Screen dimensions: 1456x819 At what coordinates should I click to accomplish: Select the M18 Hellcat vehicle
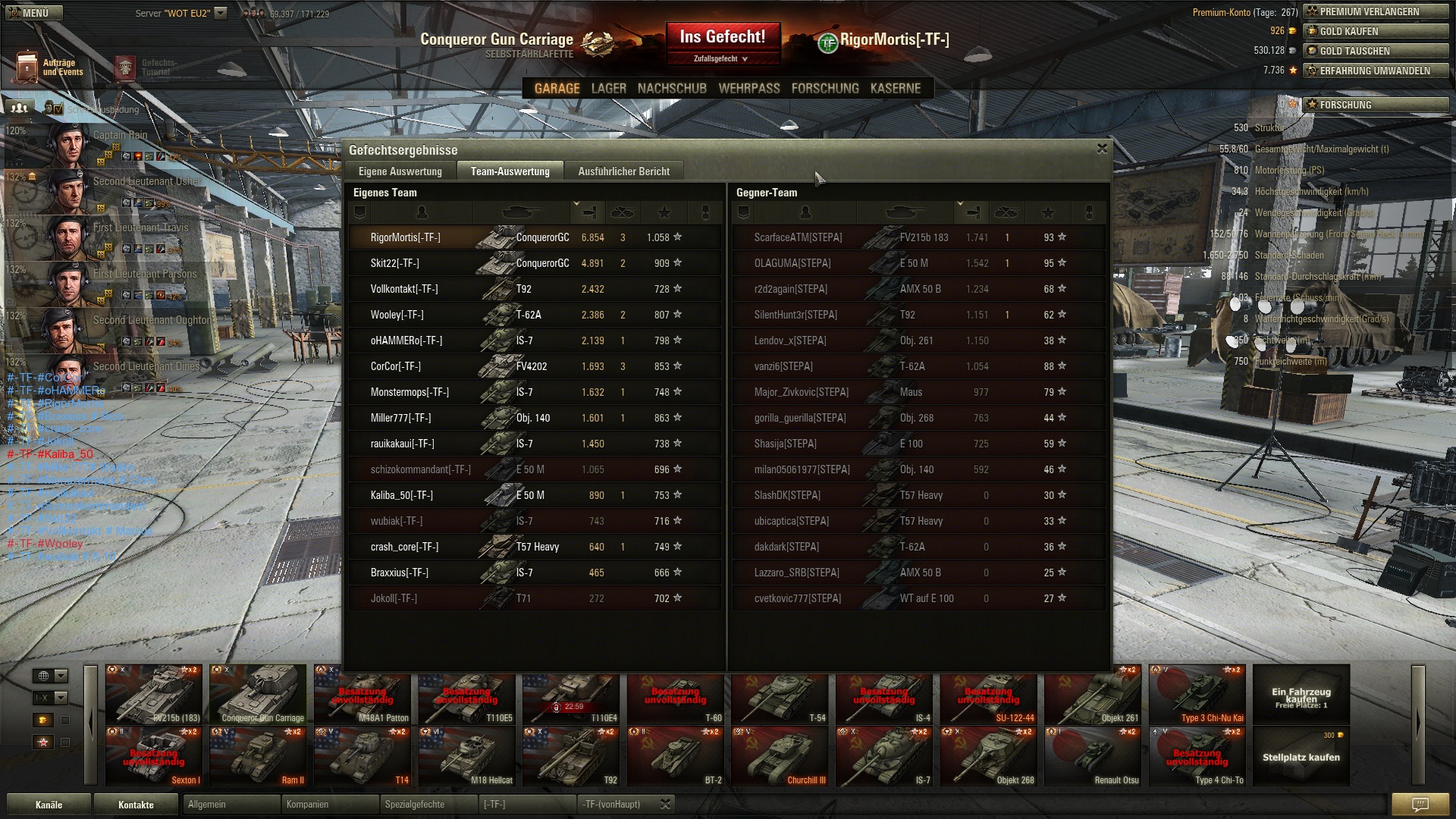coord(467,757)
